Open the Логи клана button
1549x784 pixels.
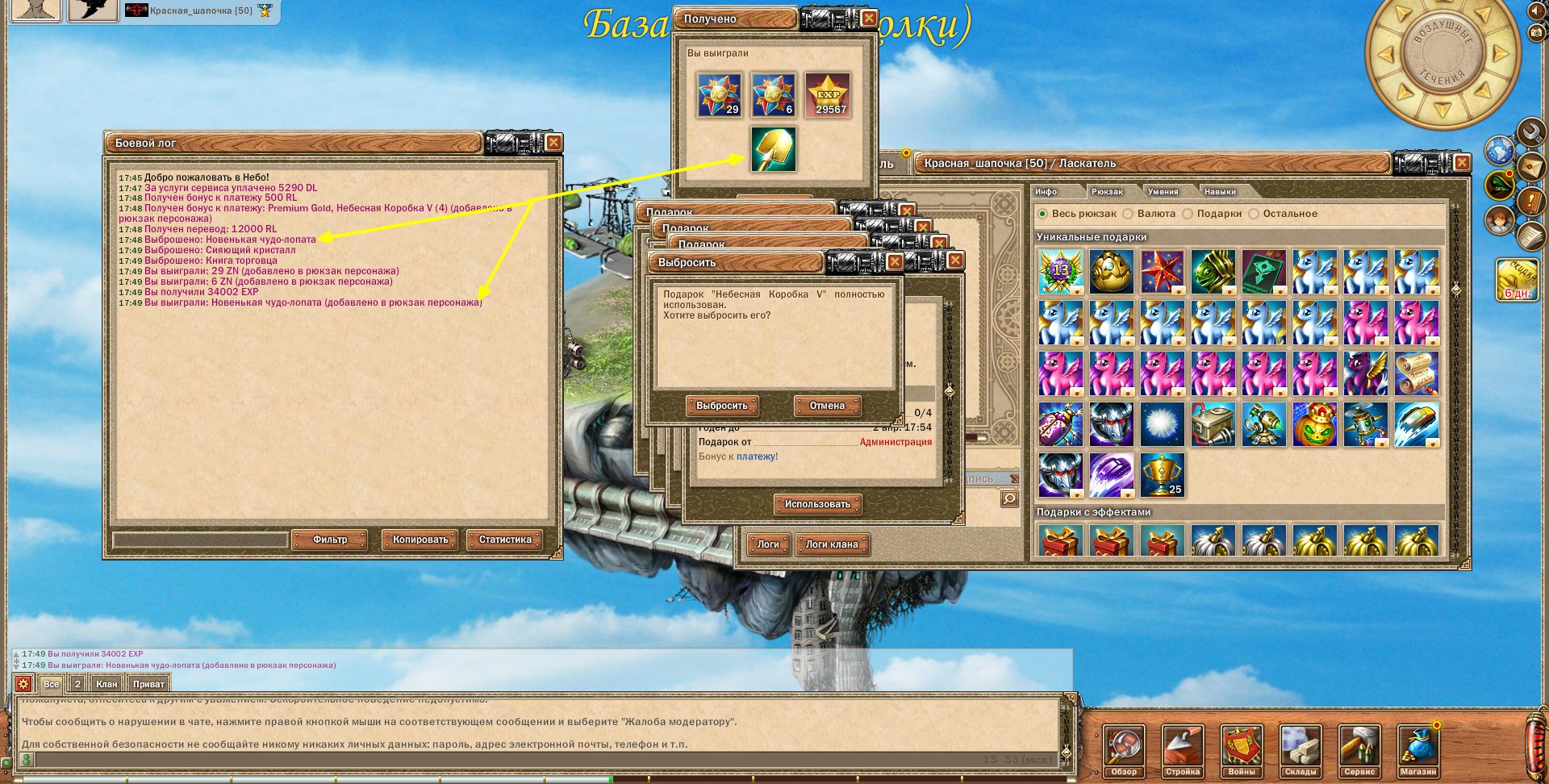click(832, 544)
